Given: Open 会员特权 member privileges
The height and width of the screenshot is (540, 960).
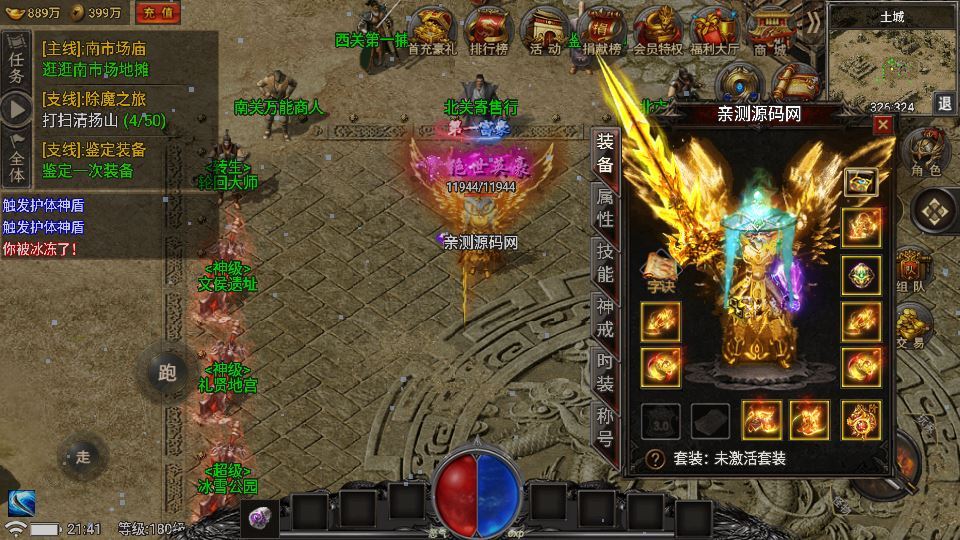Looking at the screenshot, I should coord(658,30).
